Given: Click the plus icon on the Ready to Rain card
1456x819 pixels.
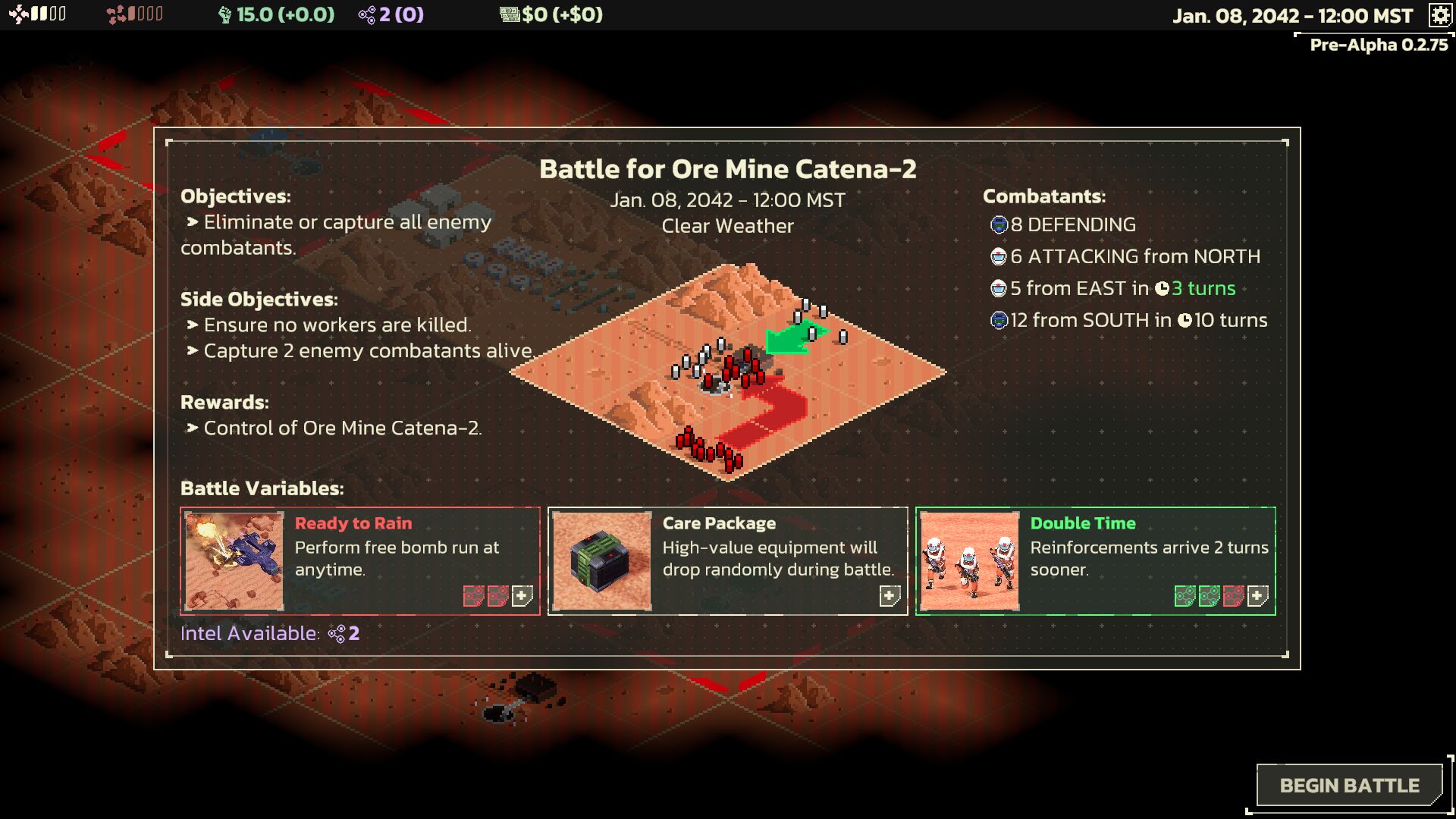Looking at the screenshot, I should [521, 596].
